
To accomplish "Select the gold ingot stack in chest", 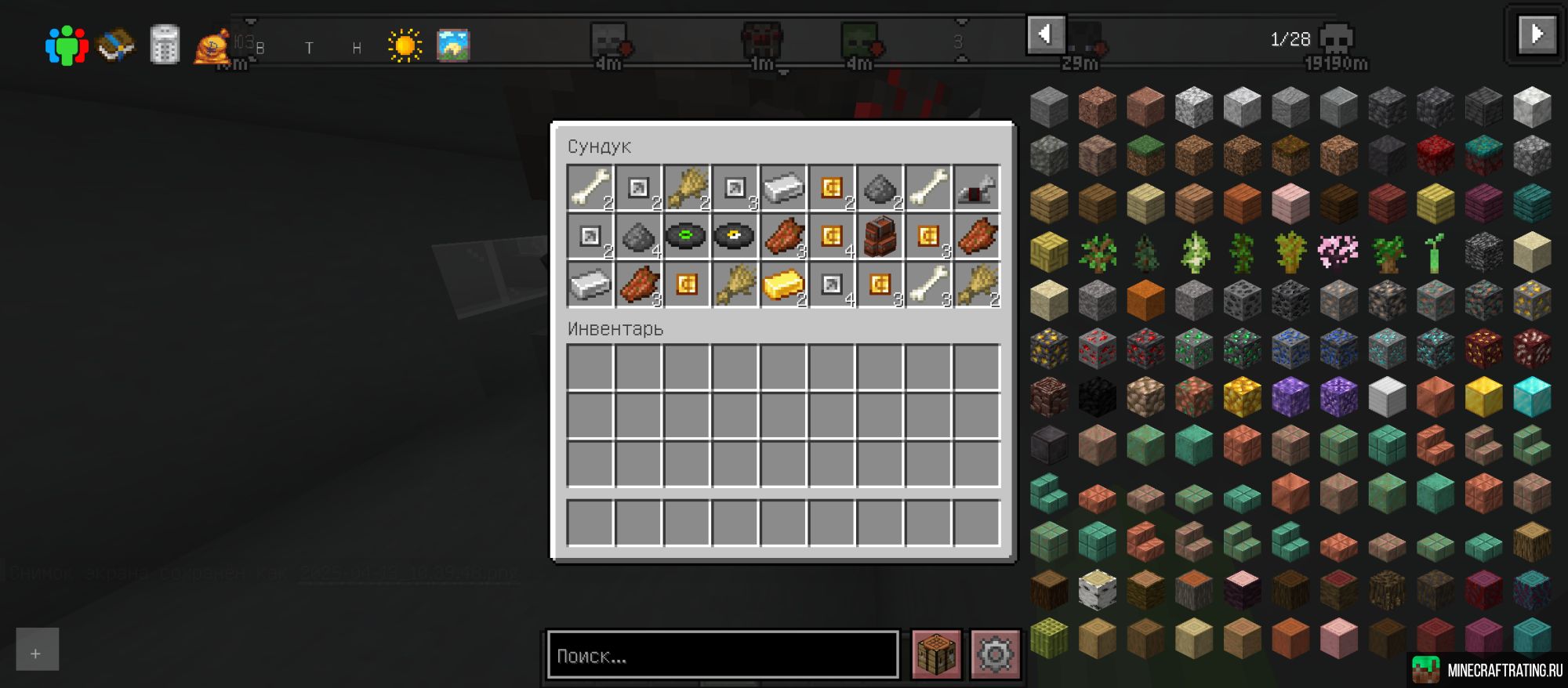I will click(782, 285).
